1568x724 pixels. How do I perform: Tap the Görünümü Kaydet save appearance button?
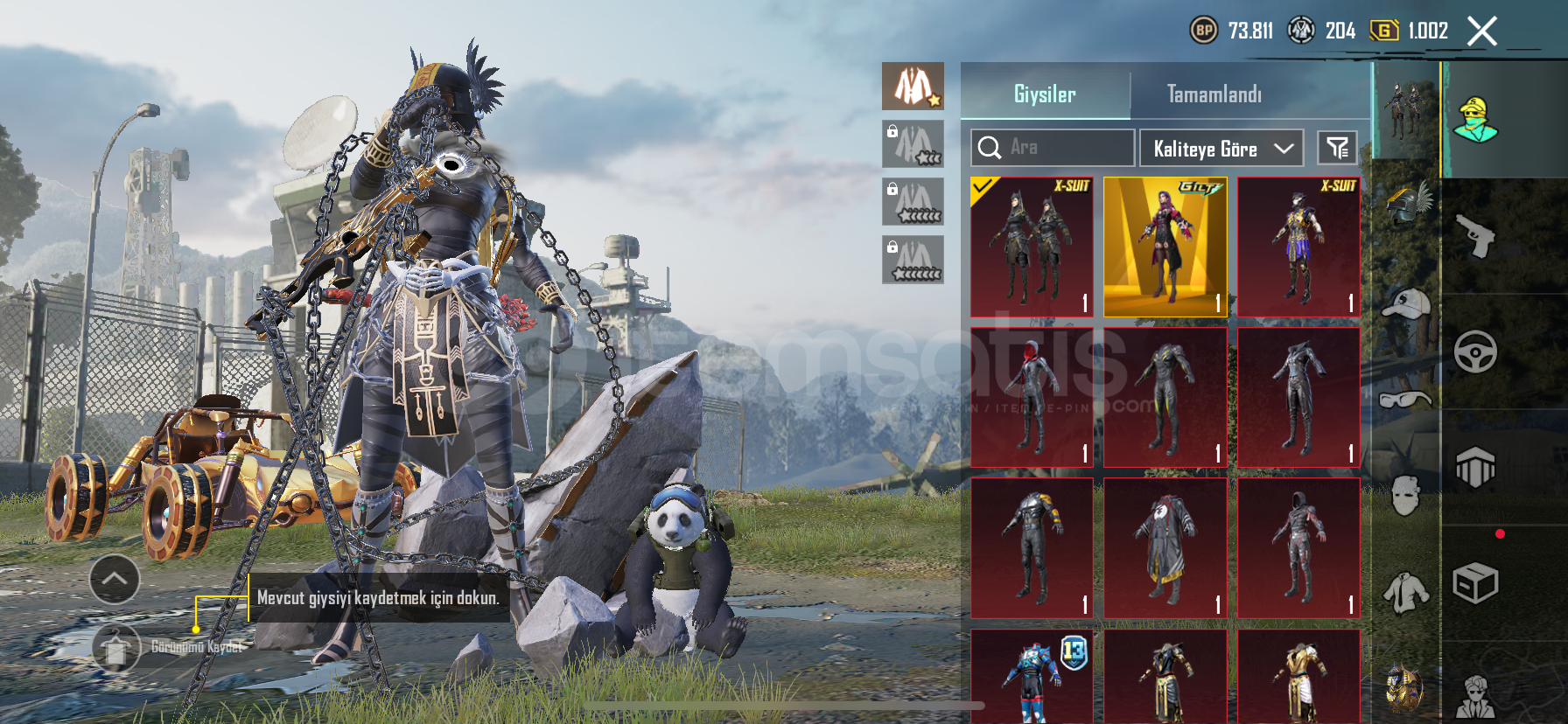(116, 648)
